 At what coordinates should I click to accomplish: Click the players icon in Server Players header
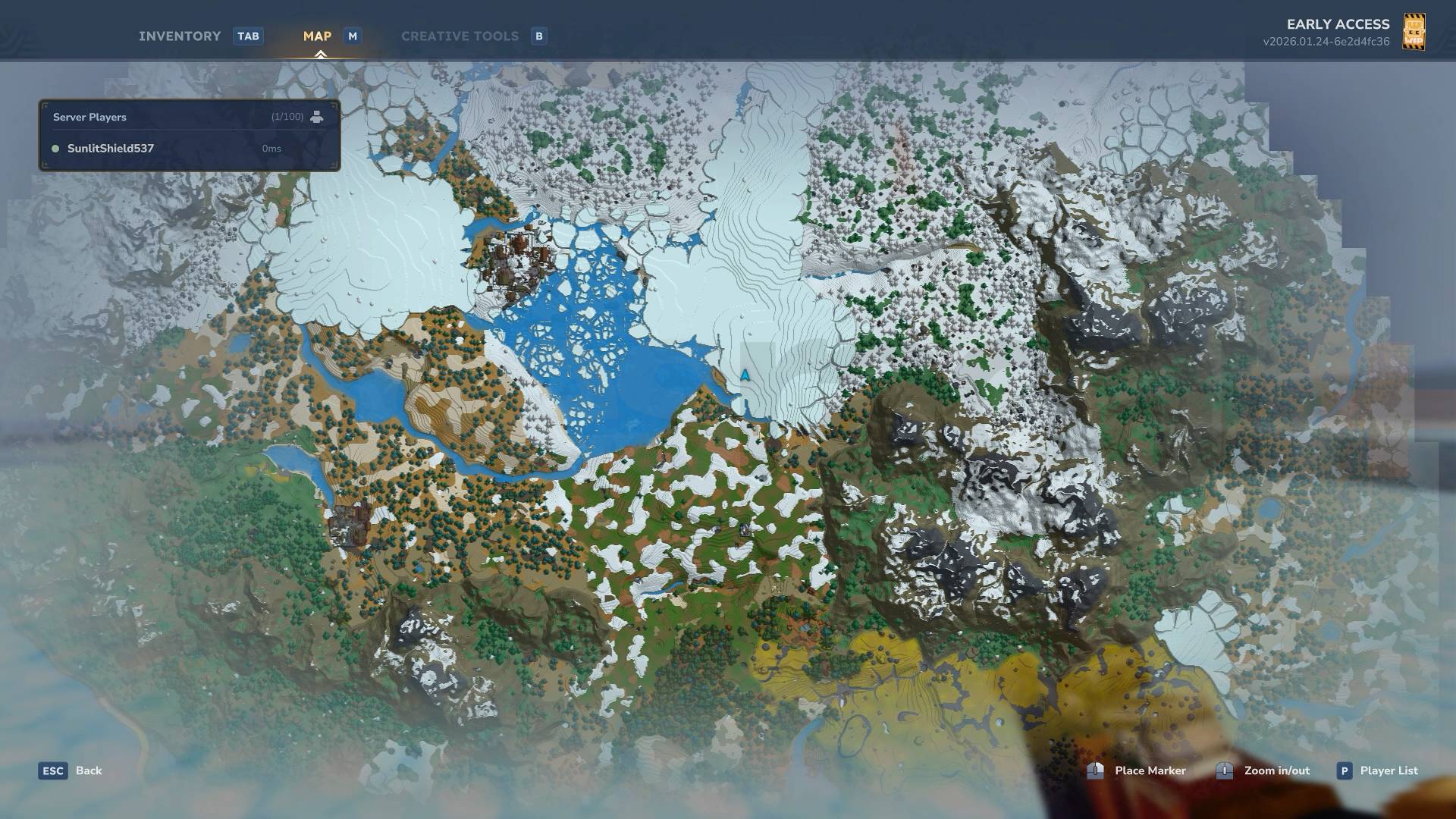(x=317, y=117)
